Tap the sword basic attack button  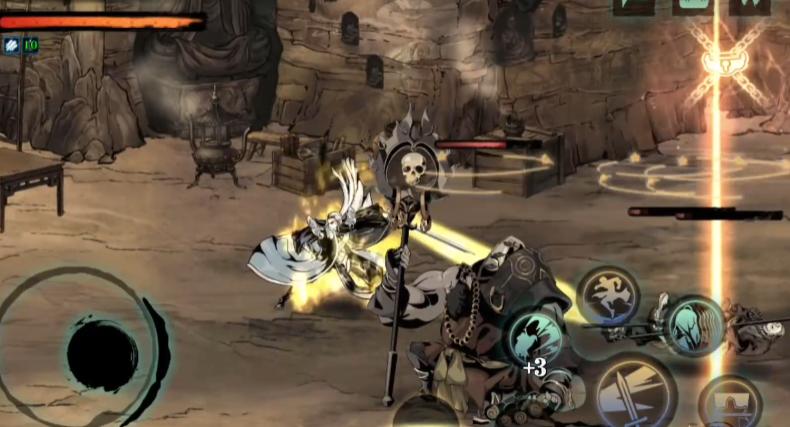click(635, 393)
